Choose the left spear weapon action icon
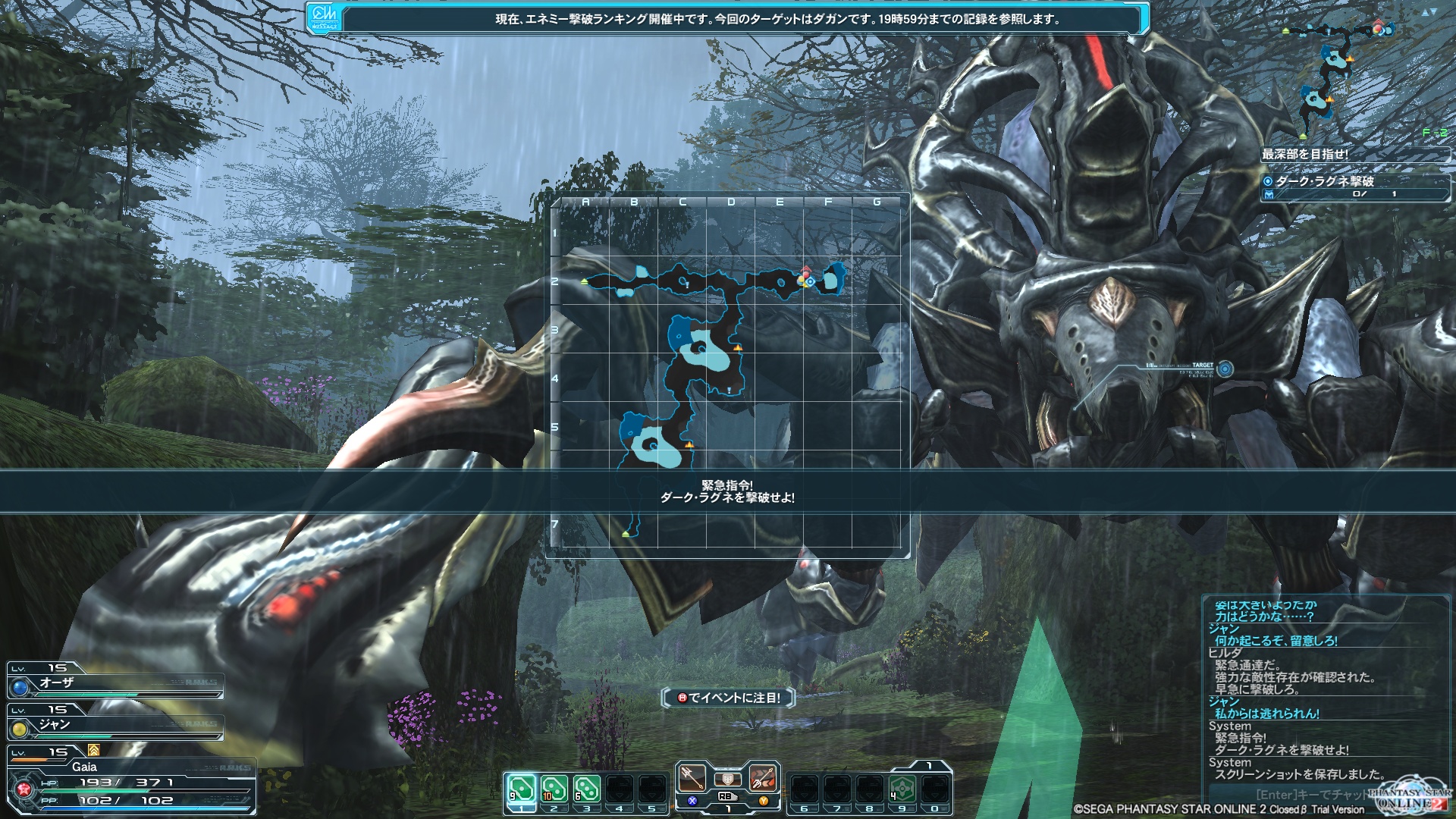1456x819 pixels. click(x=691, y=777)
